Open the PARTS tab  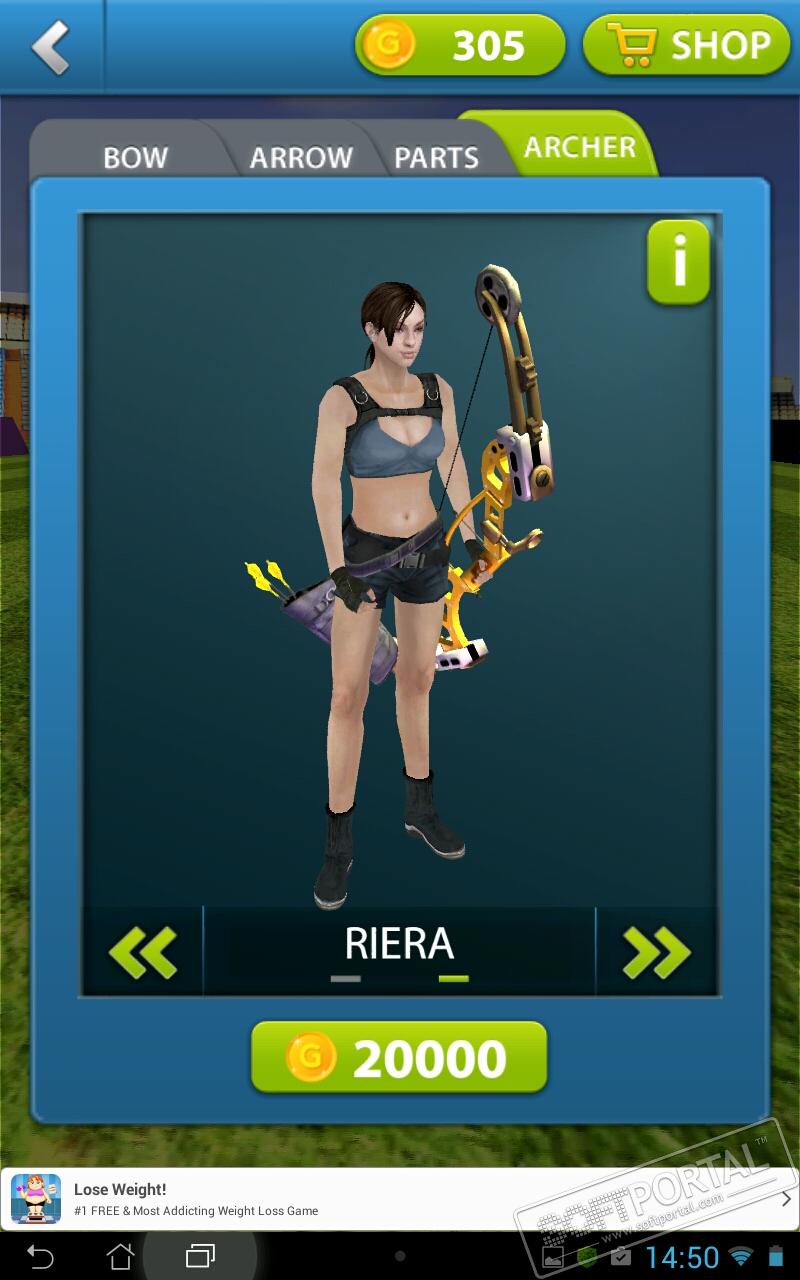point(436,157)
